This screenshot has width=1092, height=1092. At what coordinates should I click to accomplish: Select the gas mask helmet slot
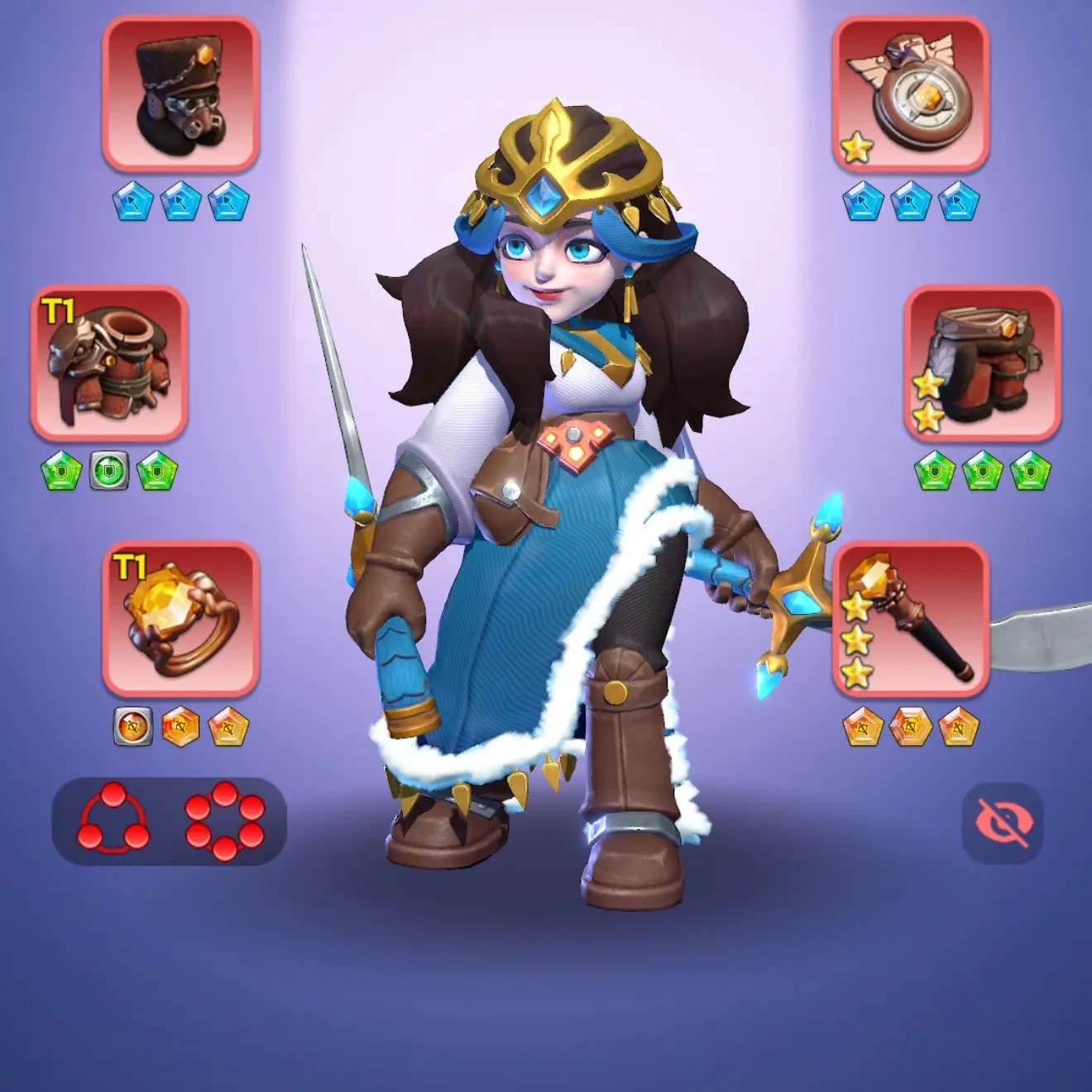point(180,94)
